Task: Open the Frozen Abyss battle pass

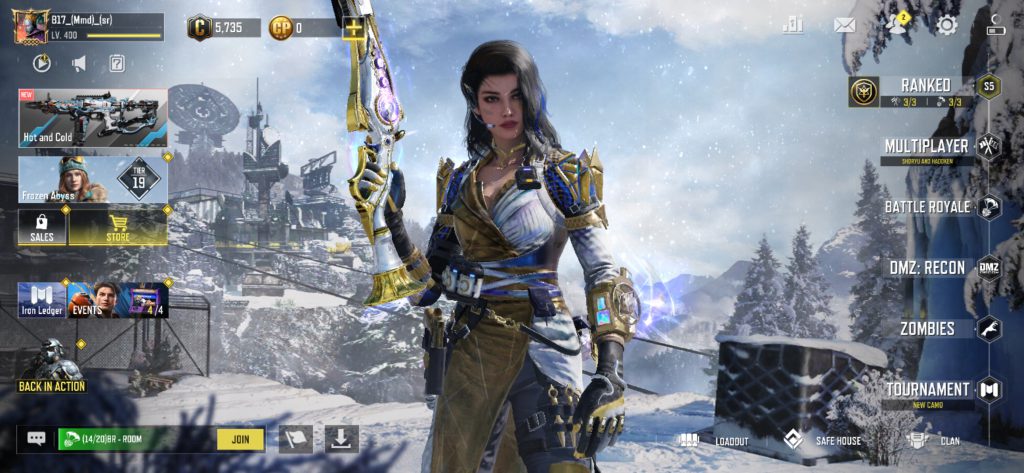Action: pyautogui.click(x=92, y=179)
